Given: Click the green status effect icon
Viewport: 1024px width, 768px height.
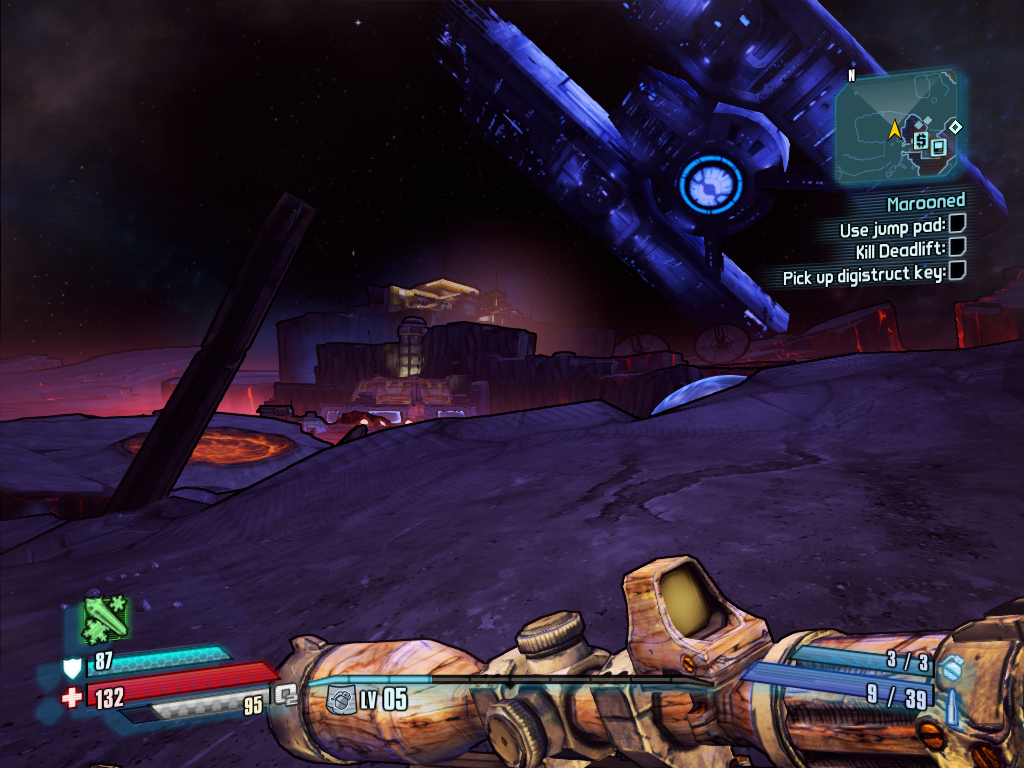Looking at the screenshot, I should (105, 619).
